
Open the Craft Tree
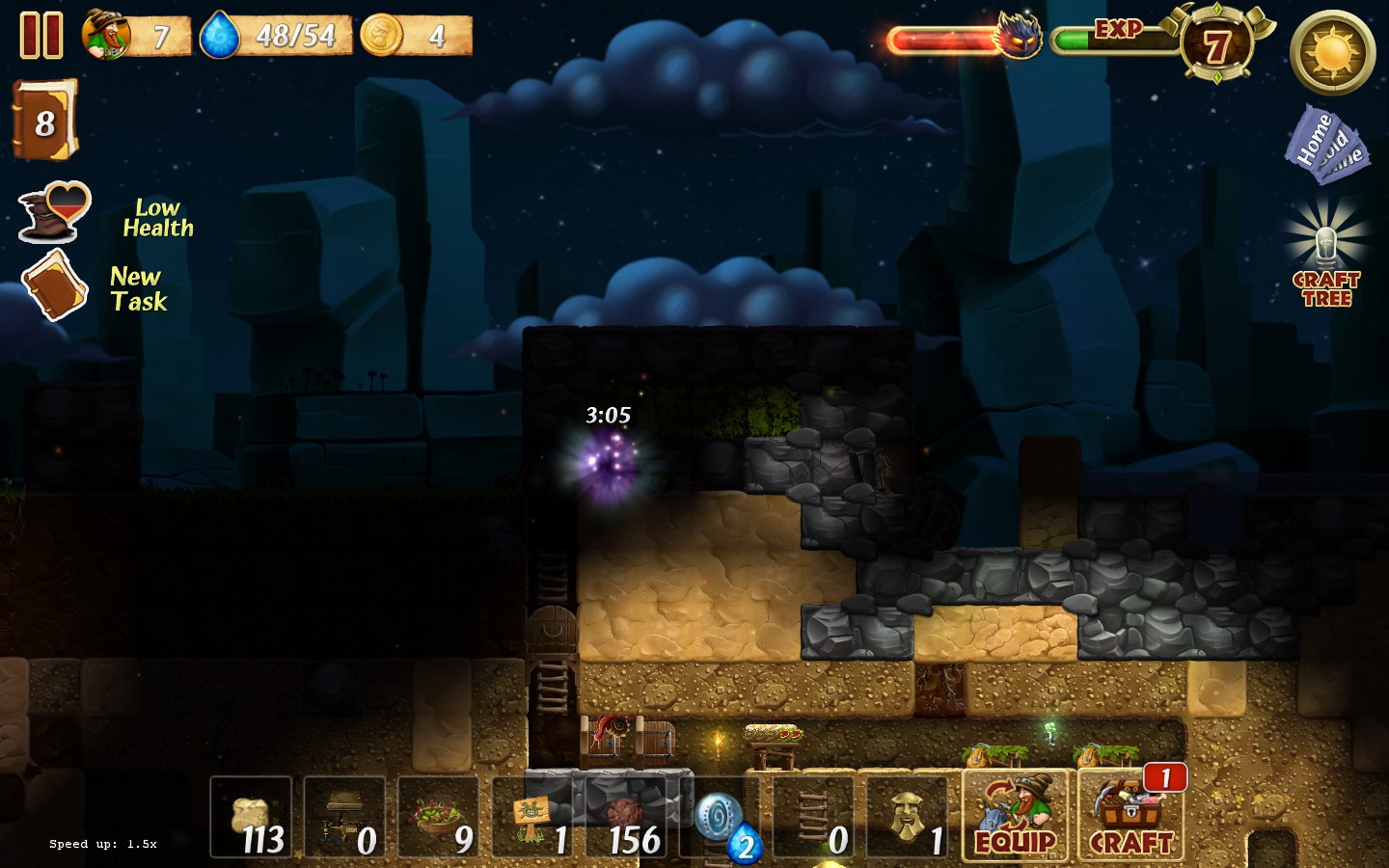1326,256
